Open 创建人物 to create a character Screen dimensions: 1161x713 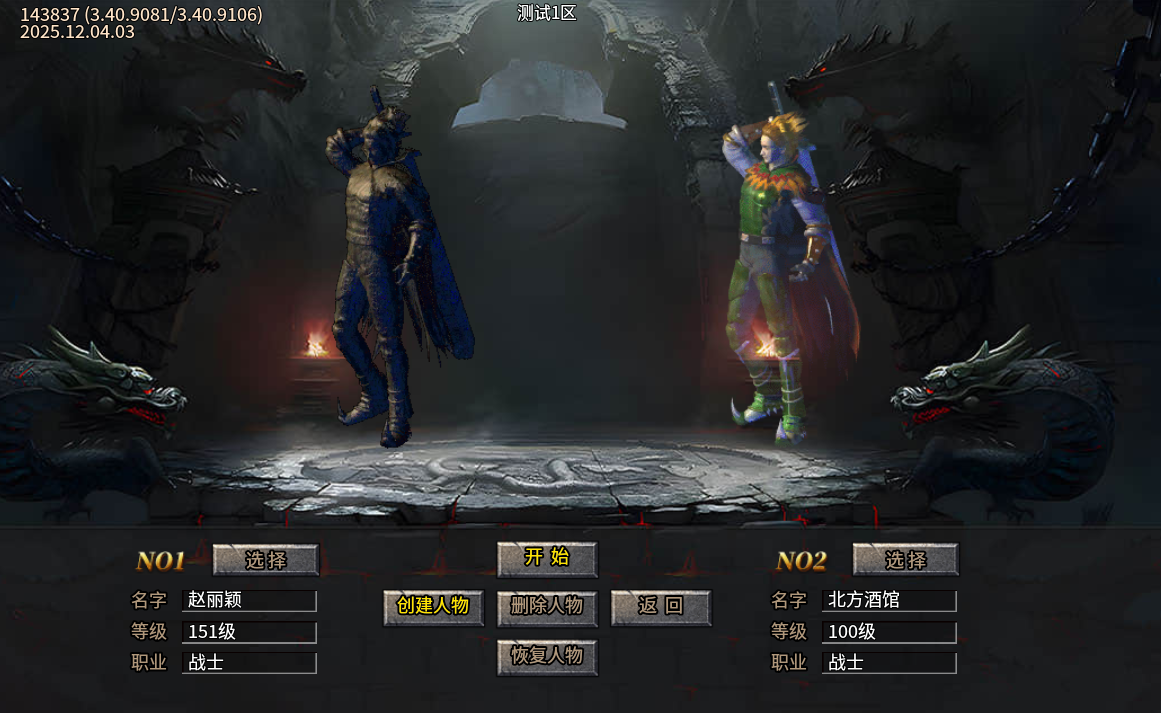tap(433, 607)
